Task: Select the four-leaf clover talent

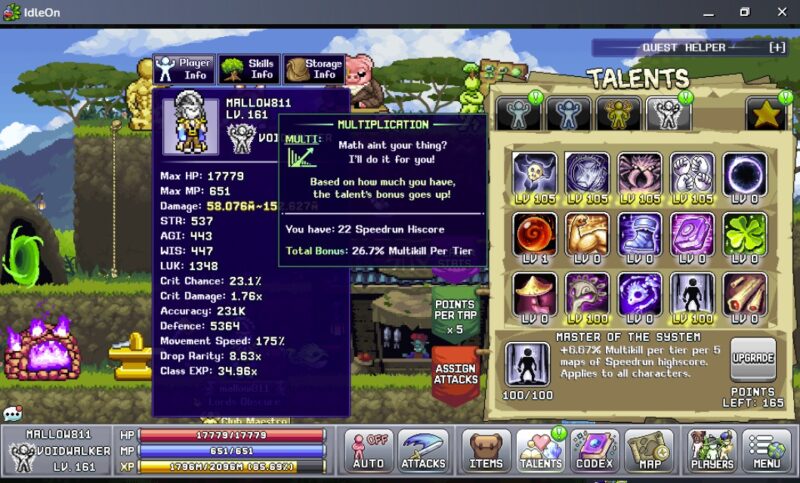Action: 744,233
